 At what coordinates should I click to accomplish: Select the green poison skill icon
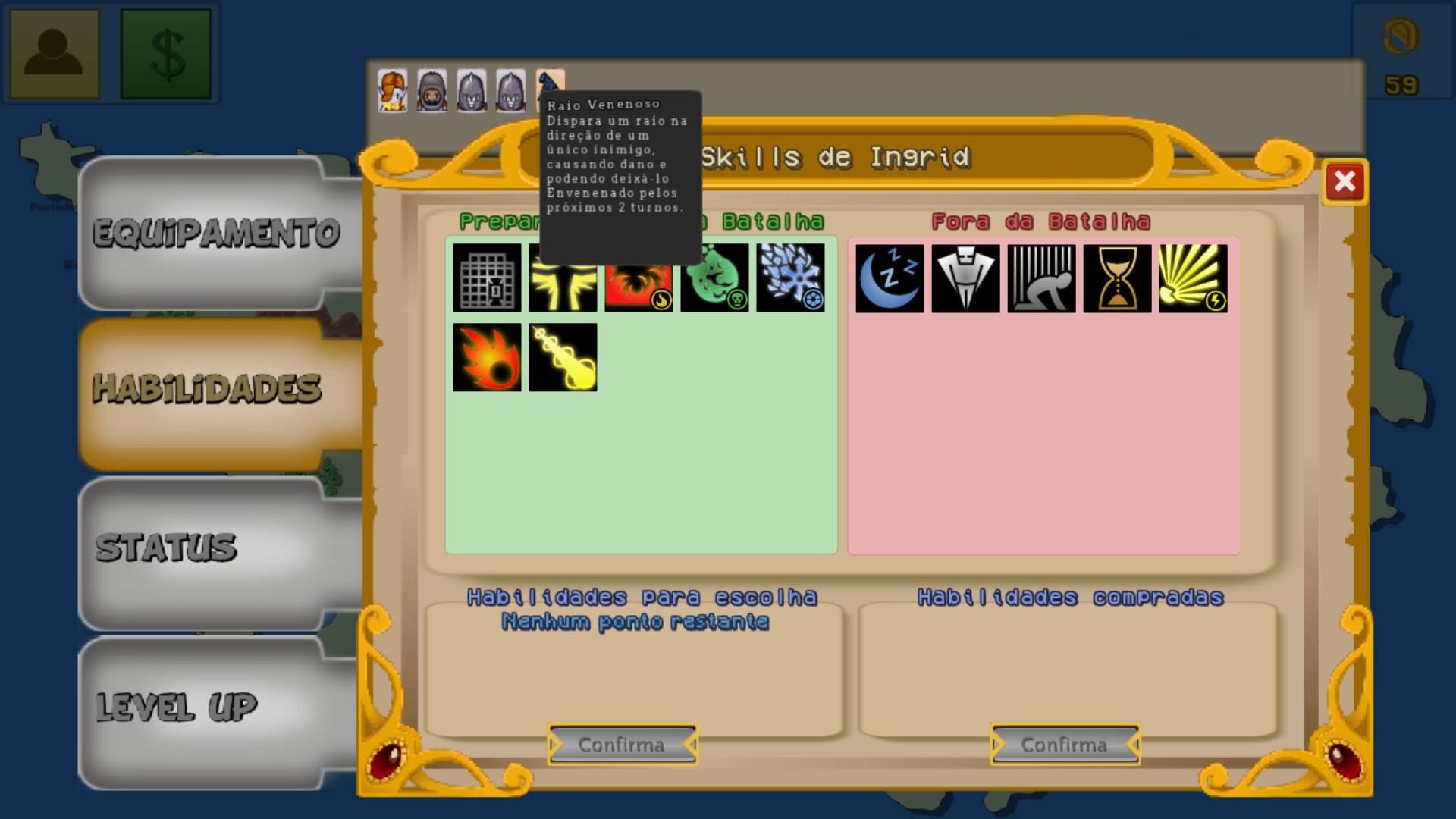714,278
